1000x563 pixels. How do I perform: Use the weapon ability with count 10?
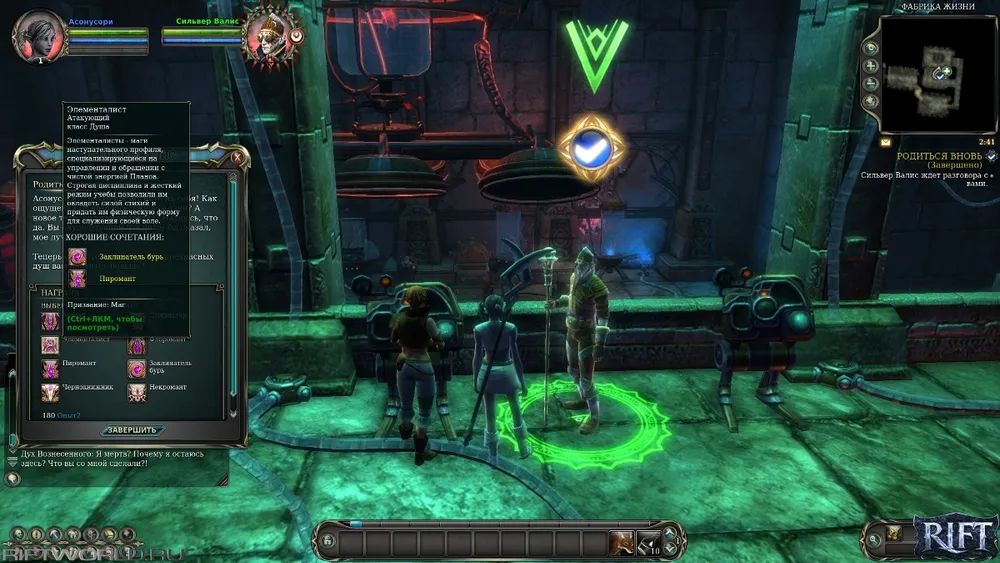tap(648, 543)
